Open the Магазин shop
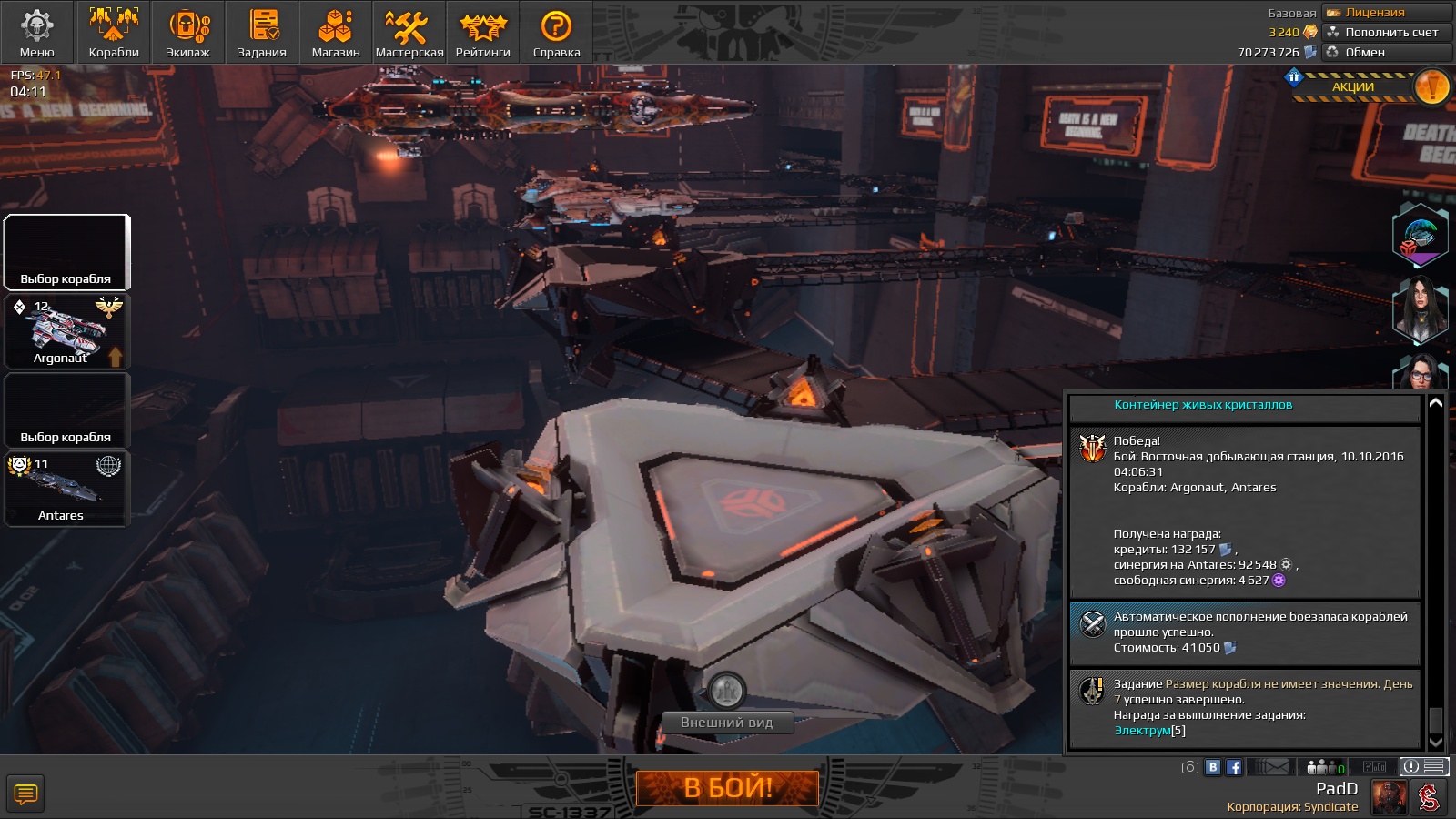Viewport: 1456px width, 819px height. pos(336,33)
